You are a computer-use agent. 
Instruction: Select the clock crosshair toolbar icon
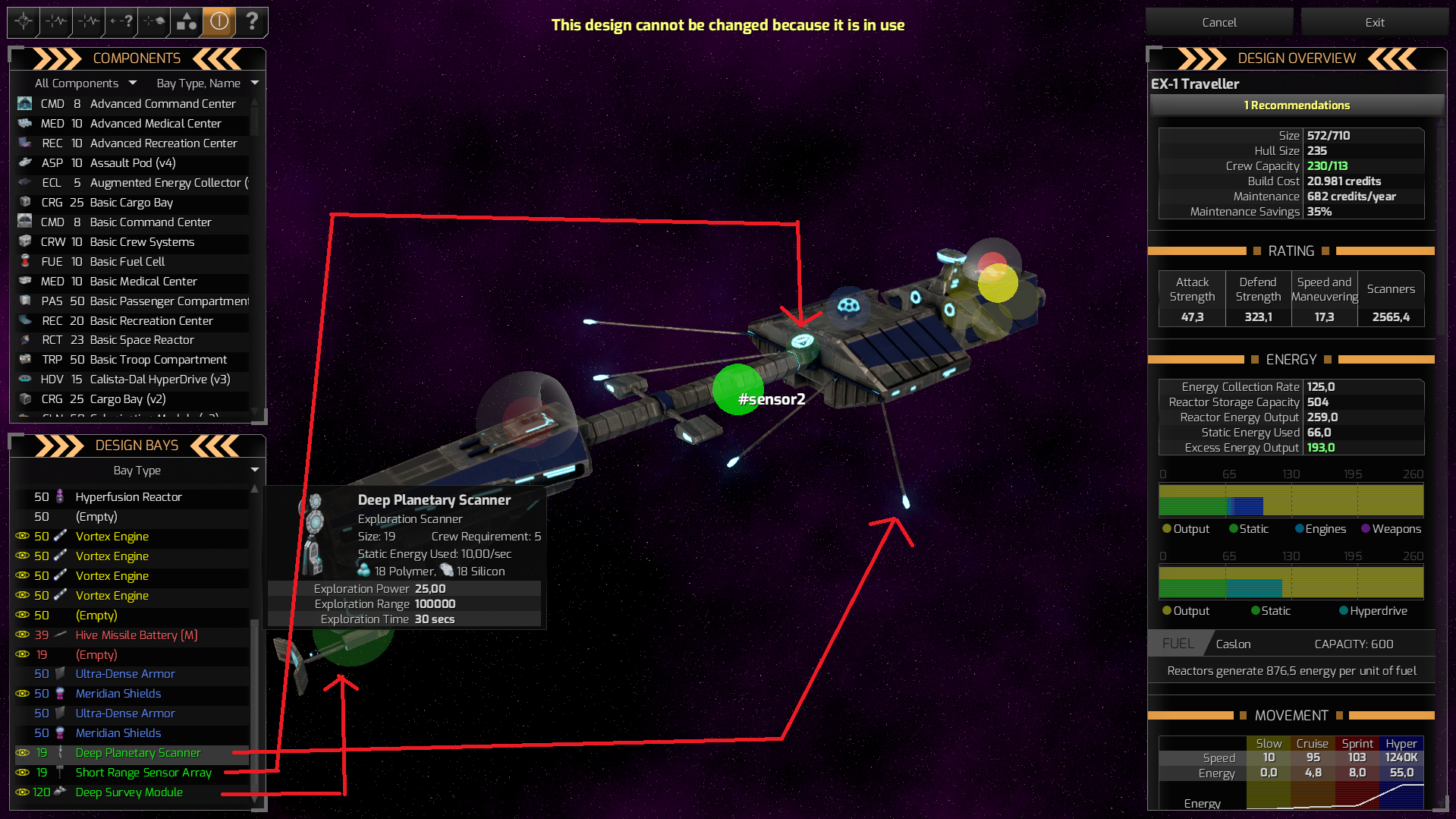22,22
